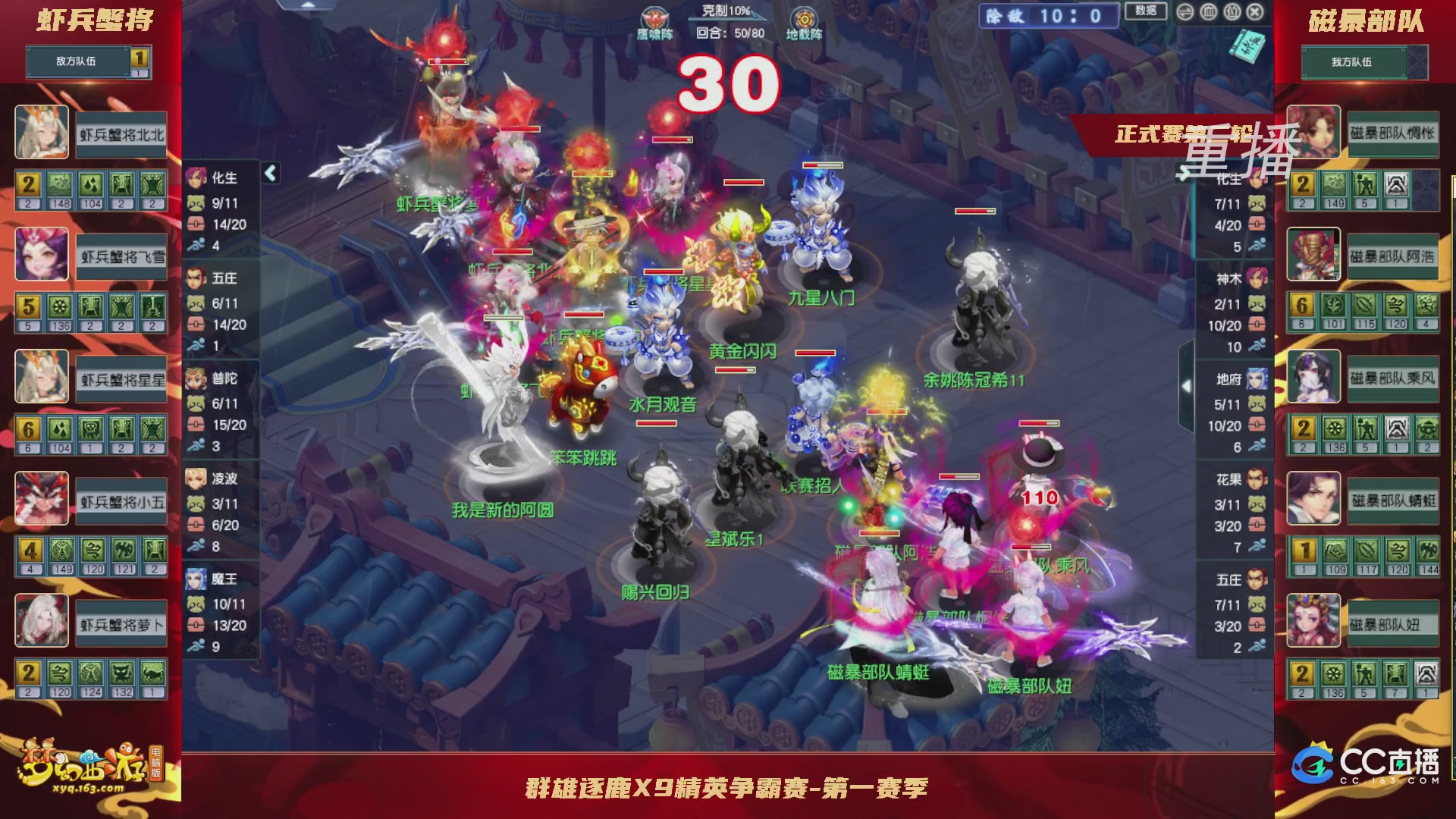
Task: Open the 数据 data panel button
Action: tap(1147, 11)
